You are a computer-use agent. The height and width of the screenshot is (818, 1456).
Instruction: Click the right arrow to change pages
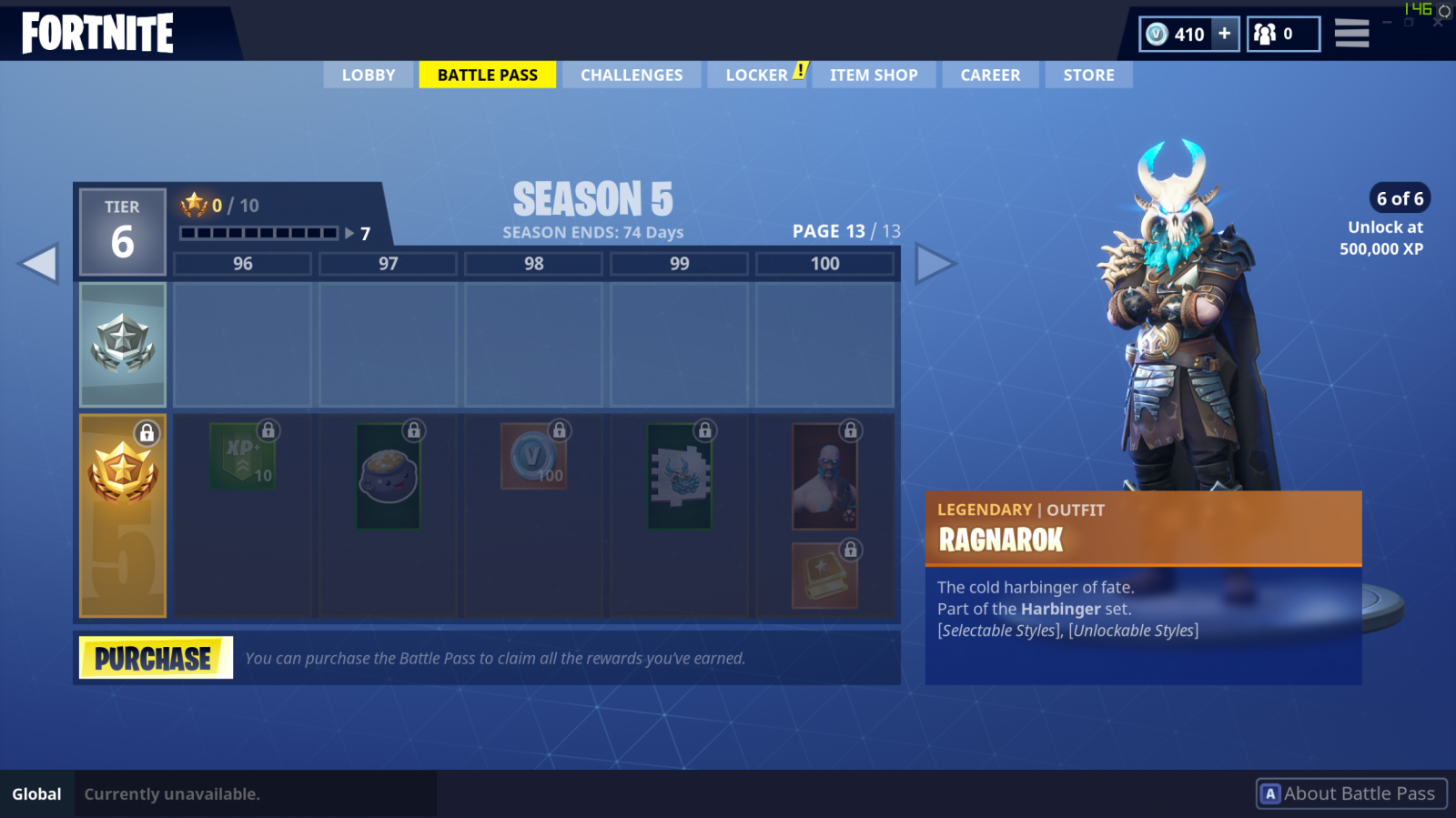click(x=938, y=262)
